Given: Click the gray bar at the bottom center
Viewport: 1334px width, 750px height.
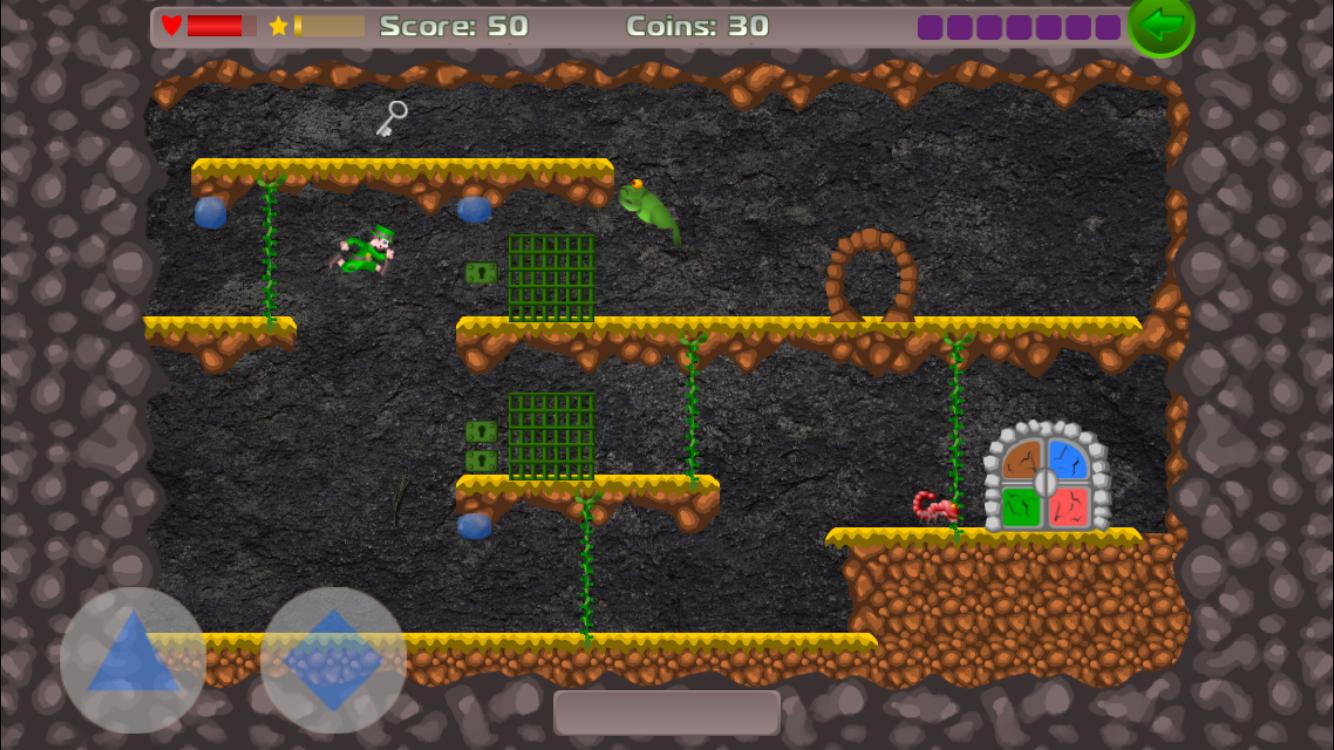Looking at the screenshot, I should (x=667, y=711).
